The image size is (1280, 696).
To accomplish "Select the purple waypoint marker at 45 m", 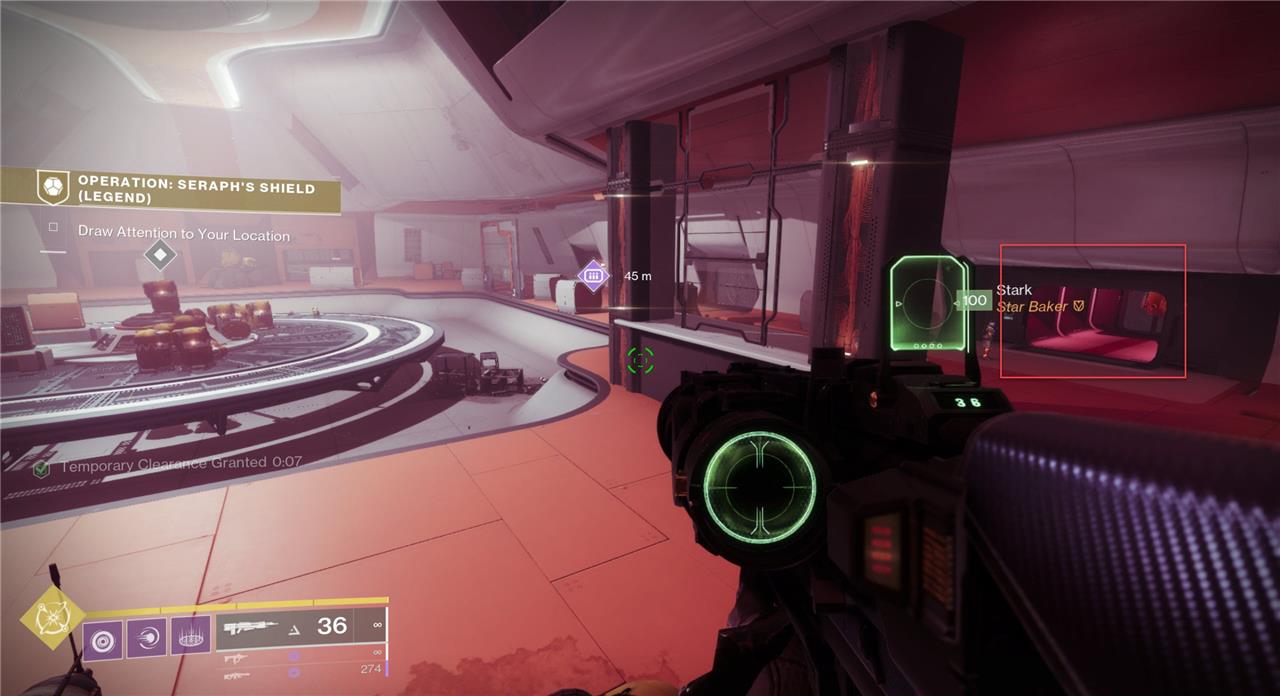I will point(593,275).
